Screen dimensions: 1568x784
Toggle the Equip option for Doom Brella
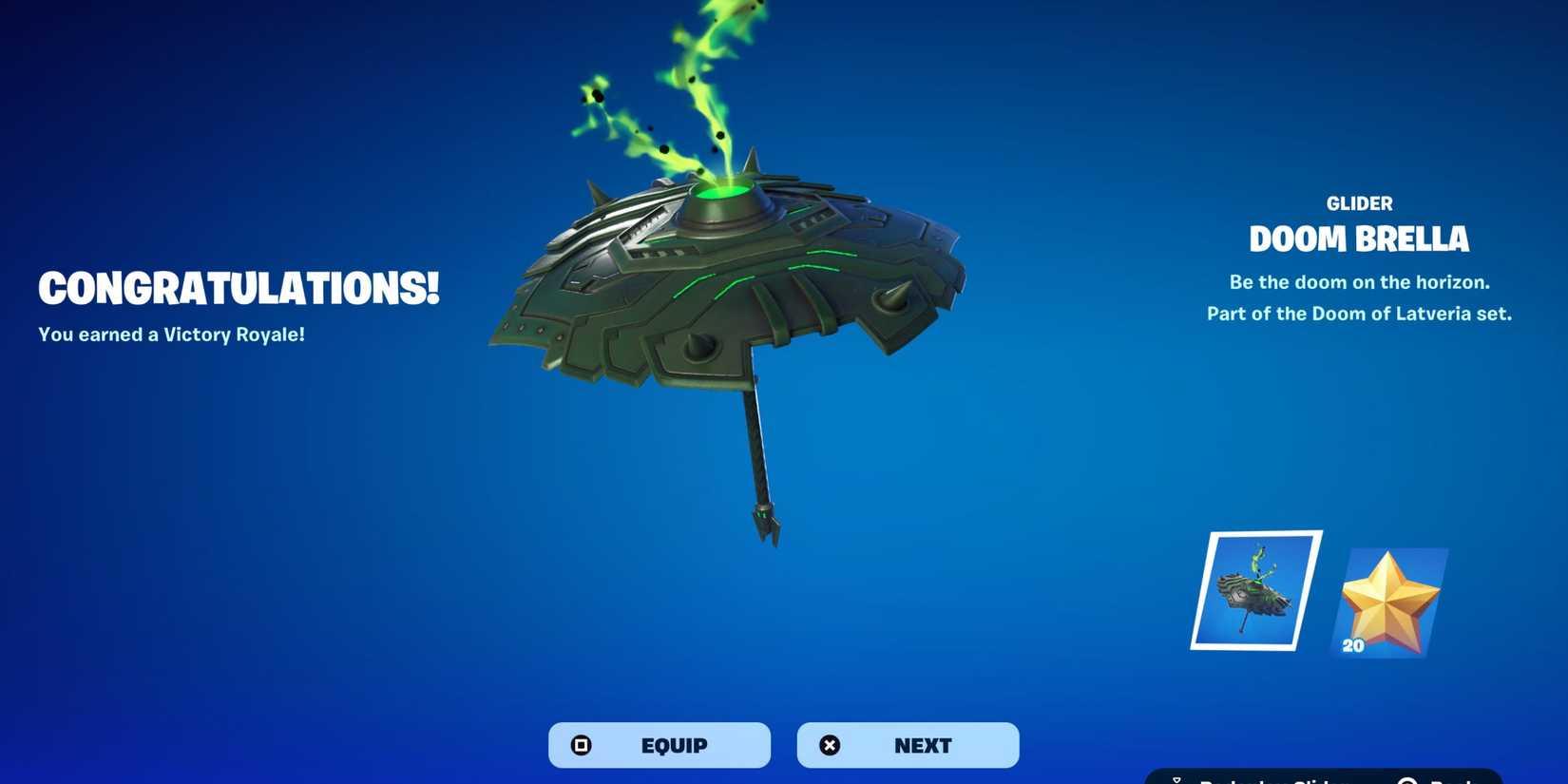(659, 745)
